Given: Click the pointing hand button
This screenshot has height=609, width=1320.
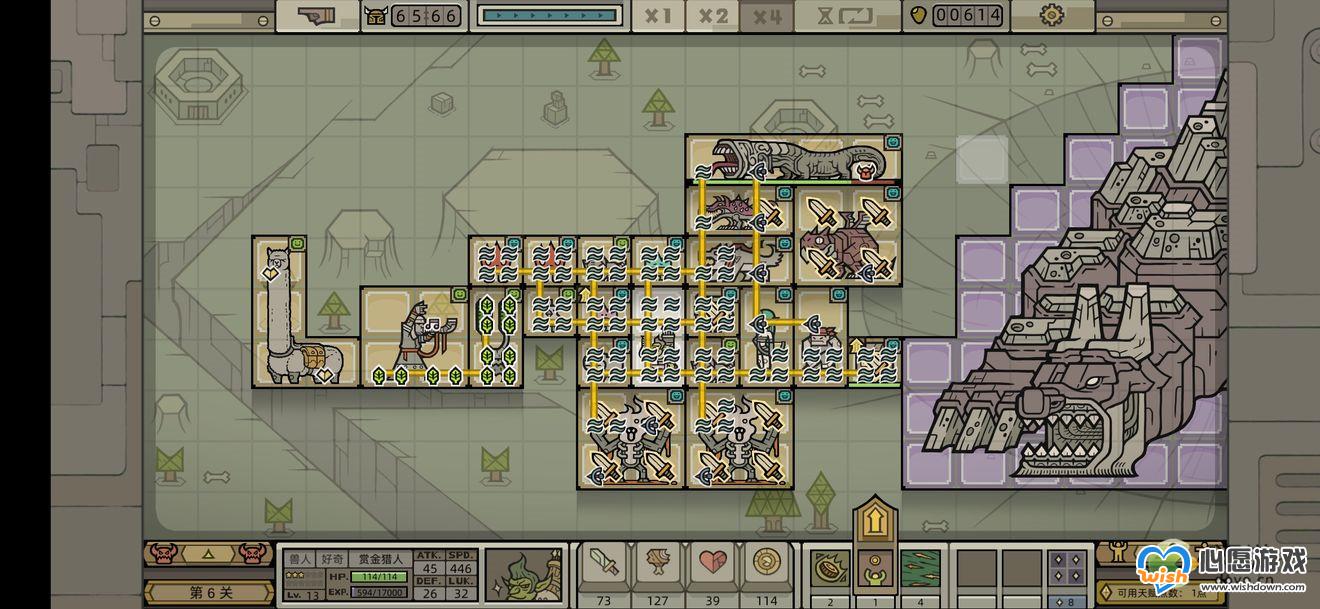Looking at the screenshot, I should click(317, 16).
